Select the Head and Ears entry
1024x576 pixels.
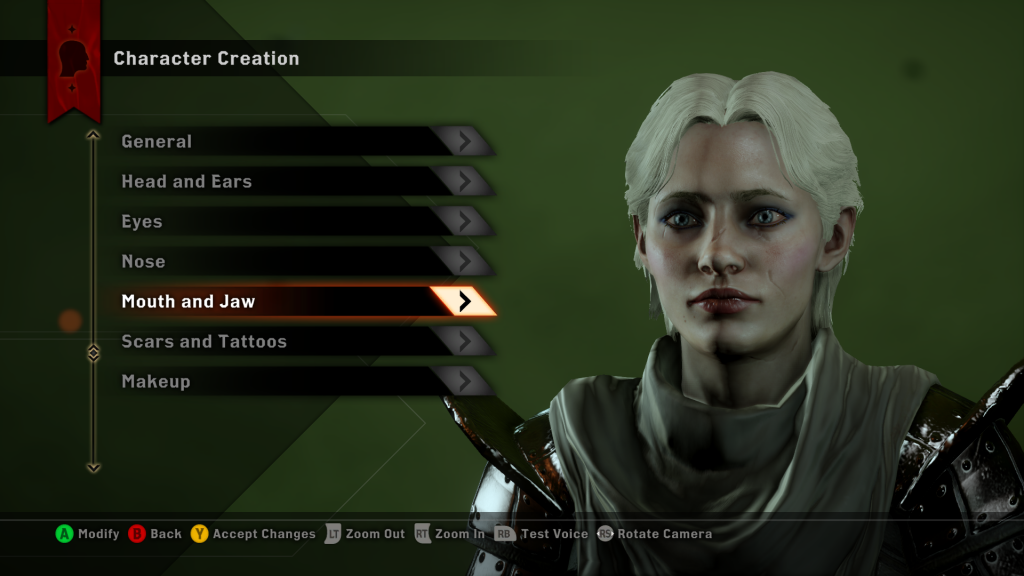300,181
